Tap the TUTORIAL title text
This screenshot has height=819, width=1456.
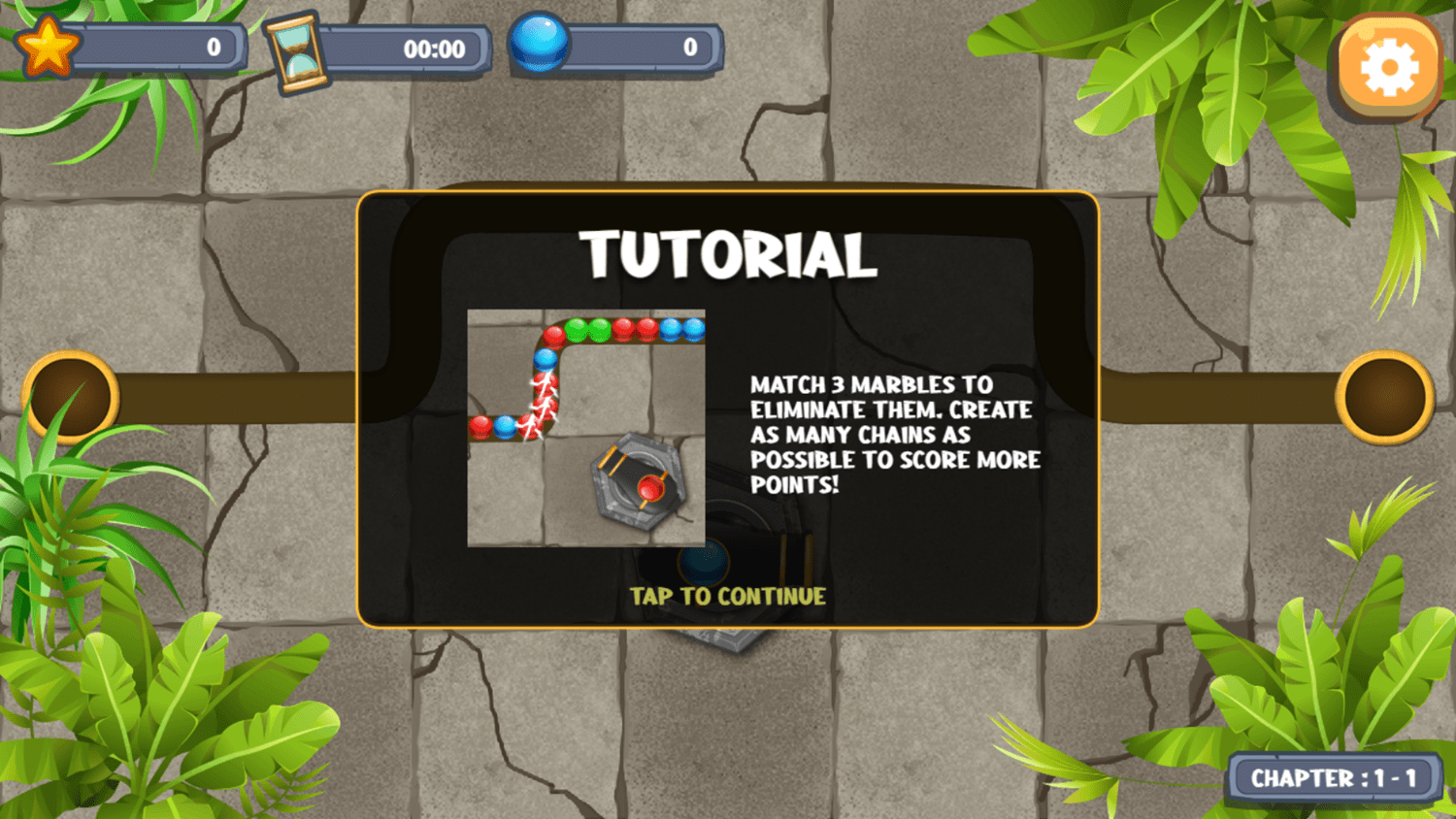[728, 254]
